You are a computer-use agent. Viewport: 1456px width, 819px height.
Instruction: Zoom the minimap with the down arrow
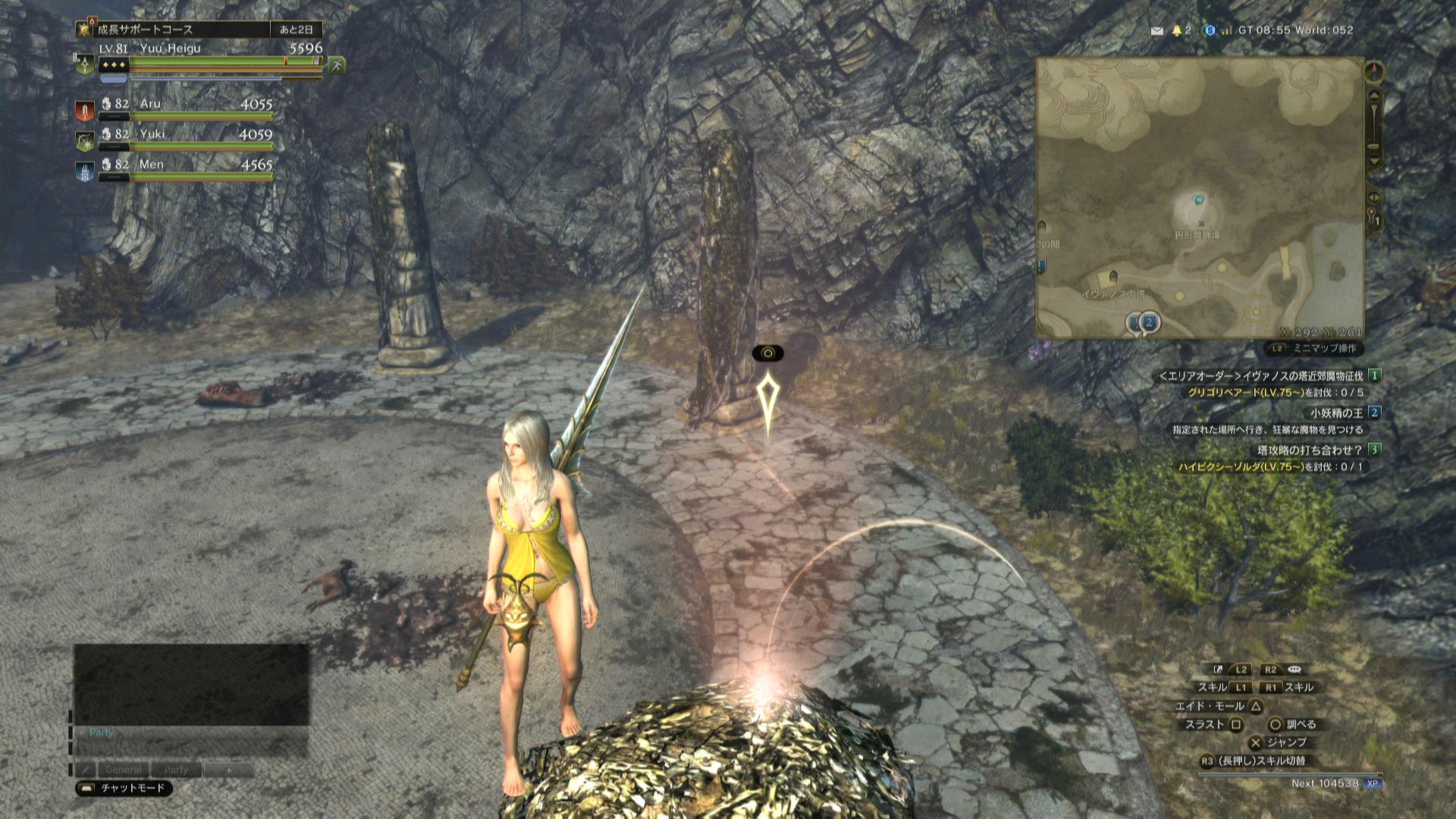1374,162
